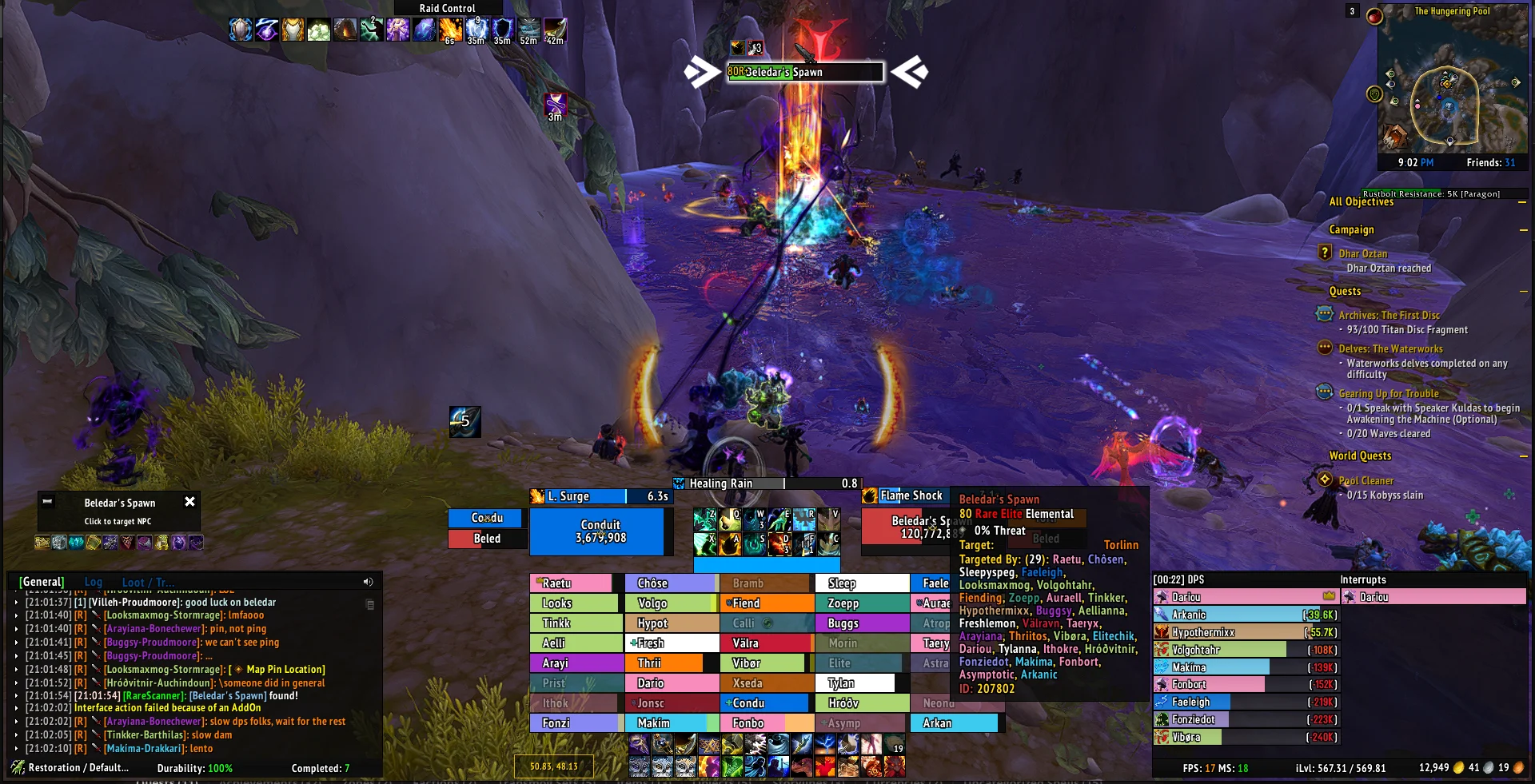The image size is (1535, 784).
Task: Select Makim's raid frame
Action: pos(668,723)
